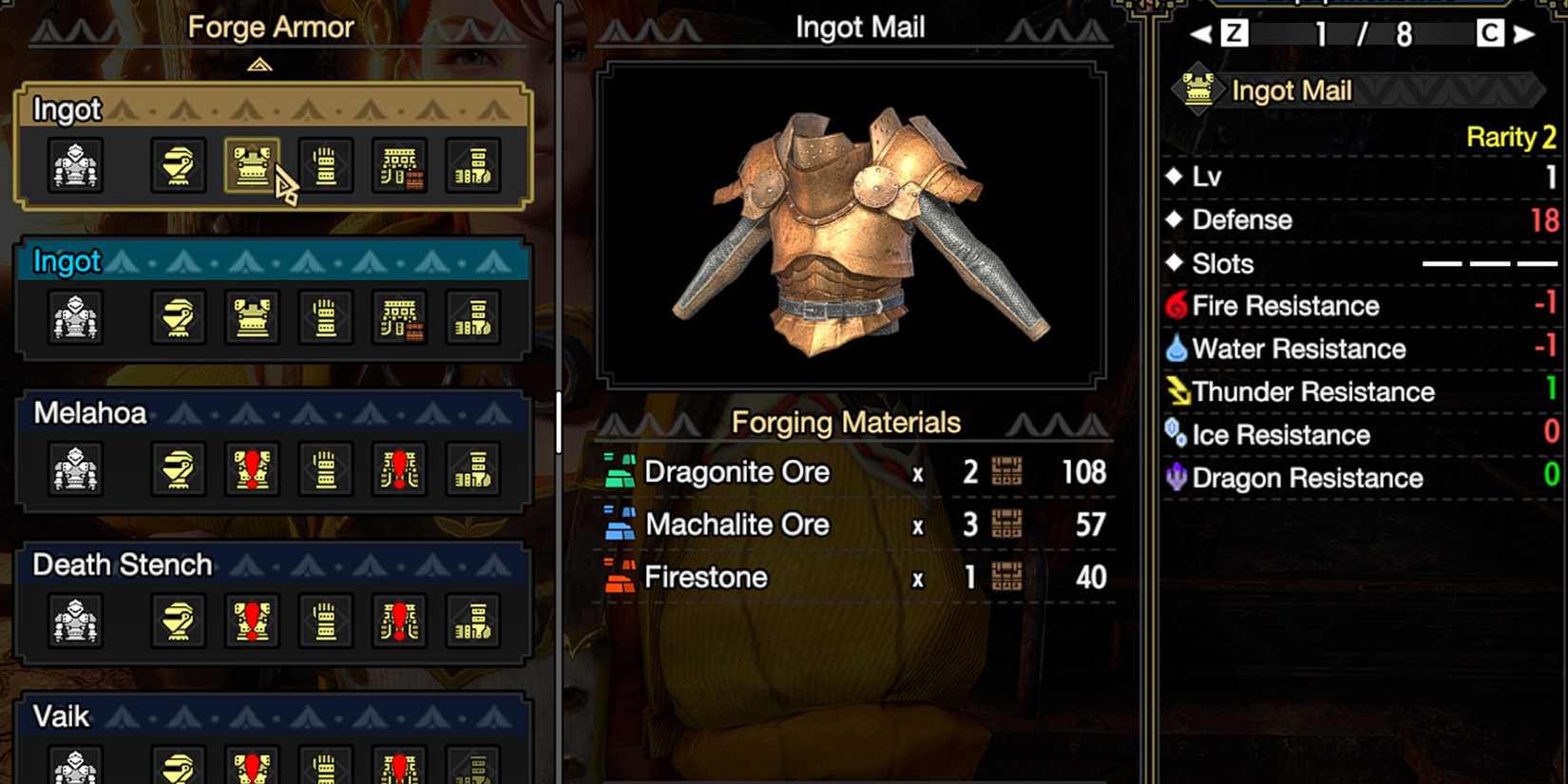The height and width of the screenshot is (784, 1568).
Task: Select the Death Stench gauntlets icon
Action: coord(326,620)
